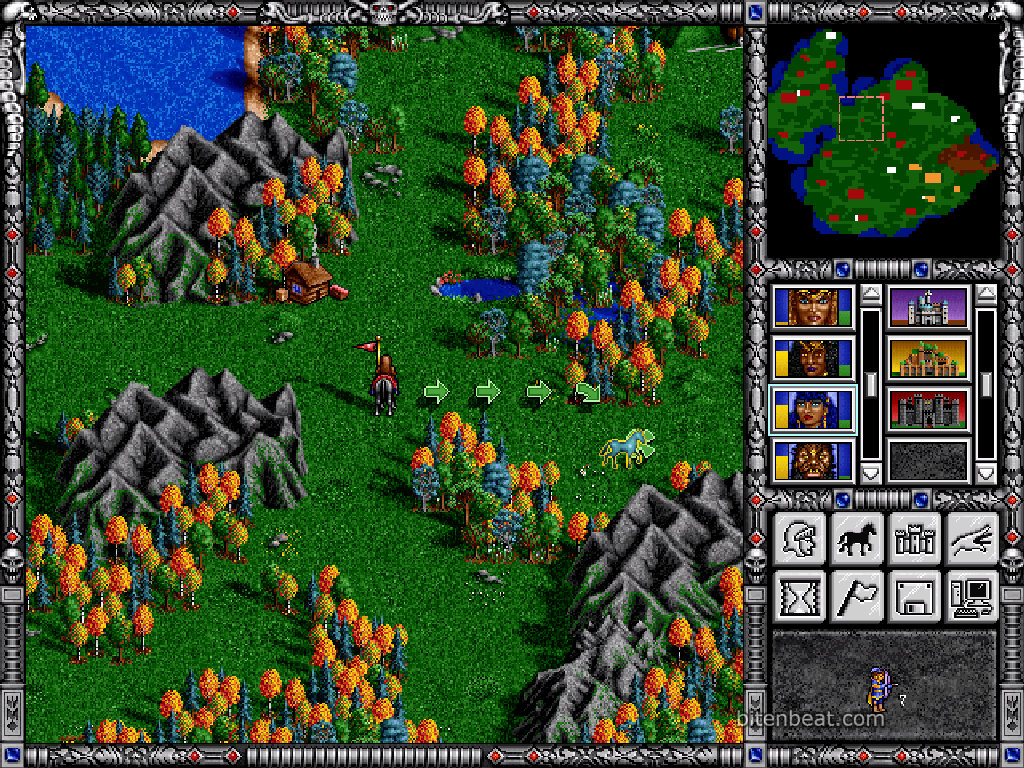Screen dimensions: 1024x768
Task: Select the hero with the gold headband
Action: point(813,308)
